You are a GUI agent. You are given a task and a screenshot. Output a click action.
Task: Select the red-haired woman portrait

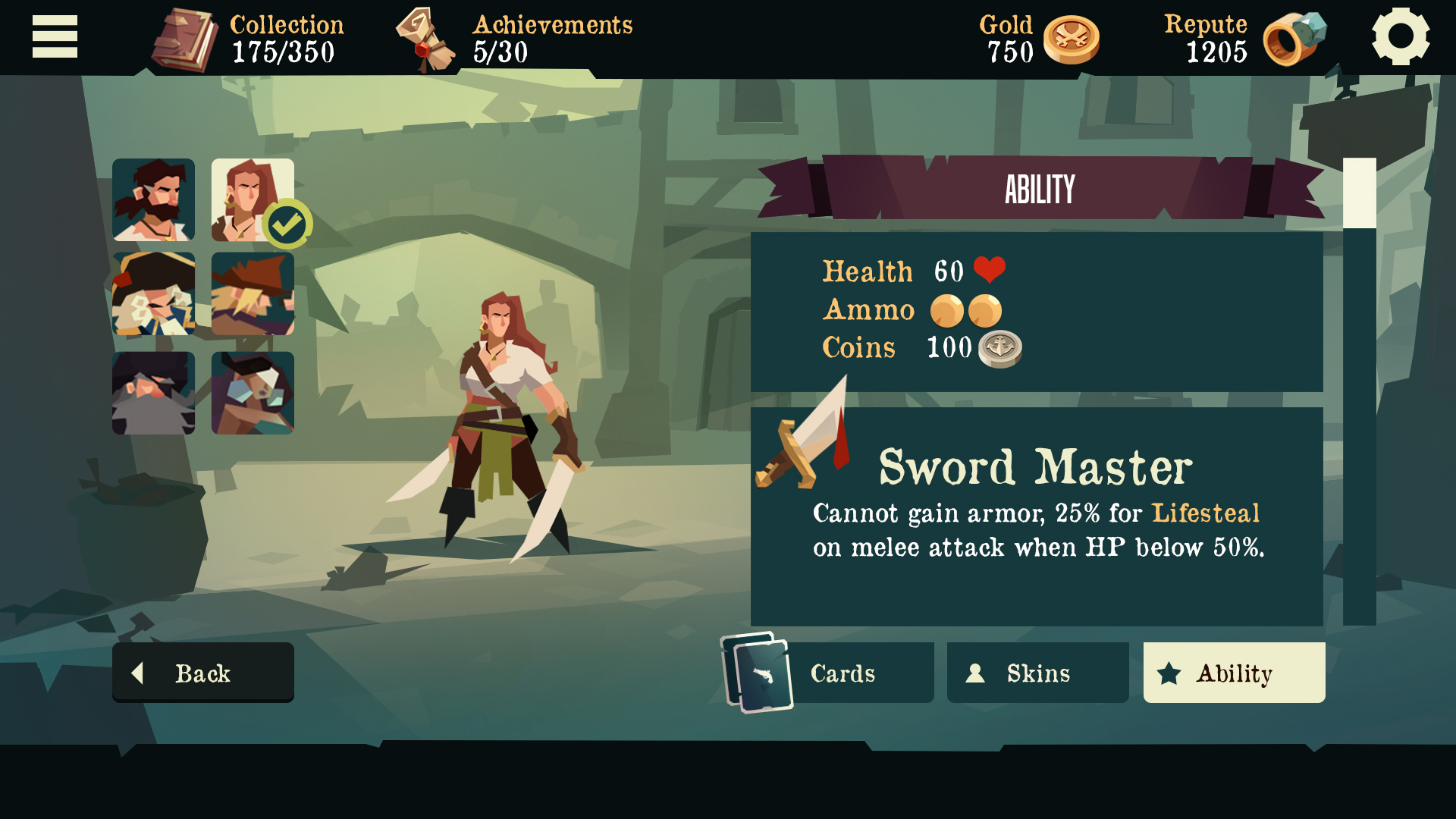point(253,199)
